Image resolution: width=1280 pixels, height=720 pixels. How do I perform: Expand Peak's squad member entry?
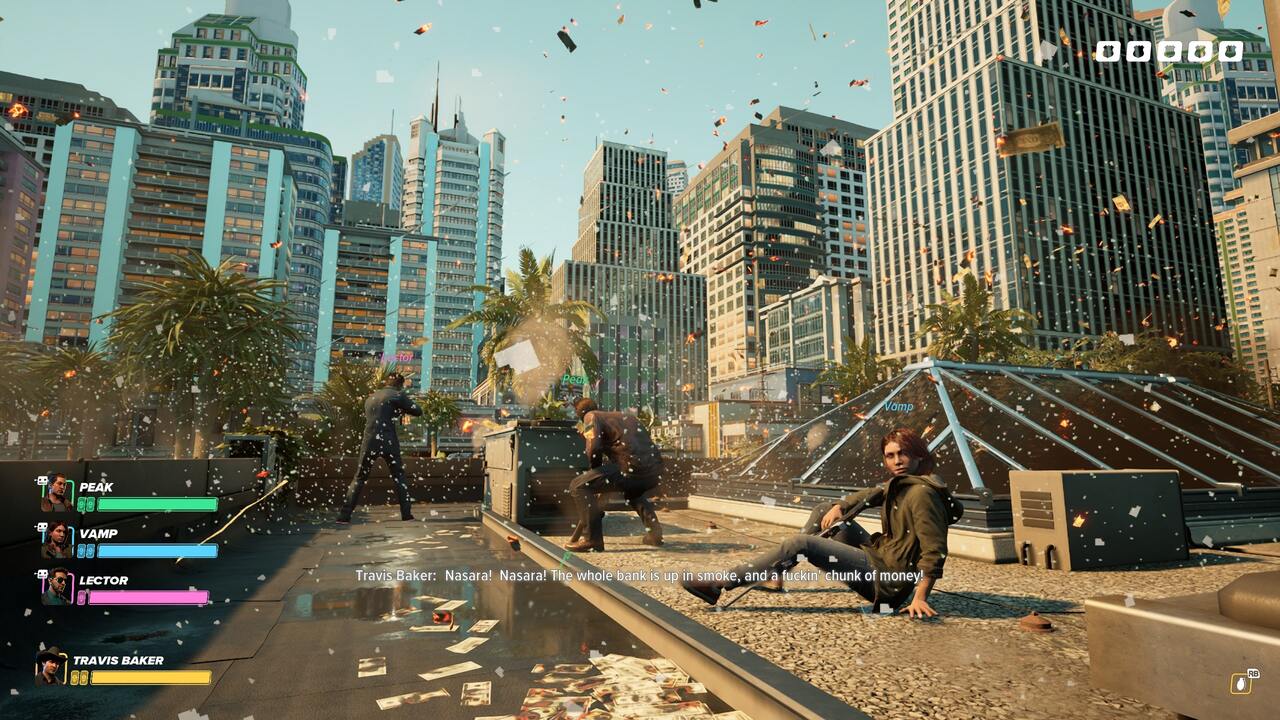coord(58,492)
